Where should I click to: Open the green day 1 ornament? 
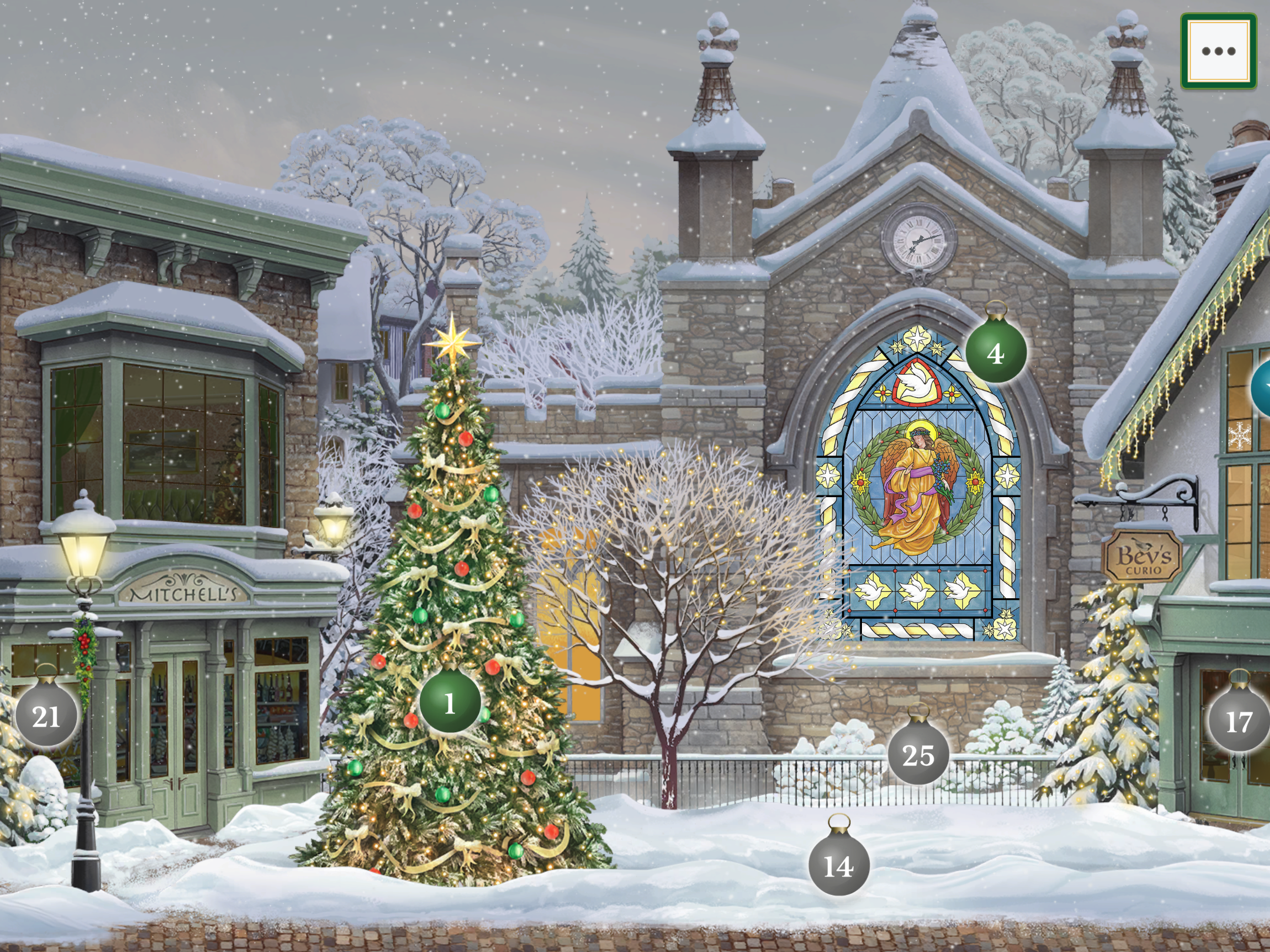[450, 703]
